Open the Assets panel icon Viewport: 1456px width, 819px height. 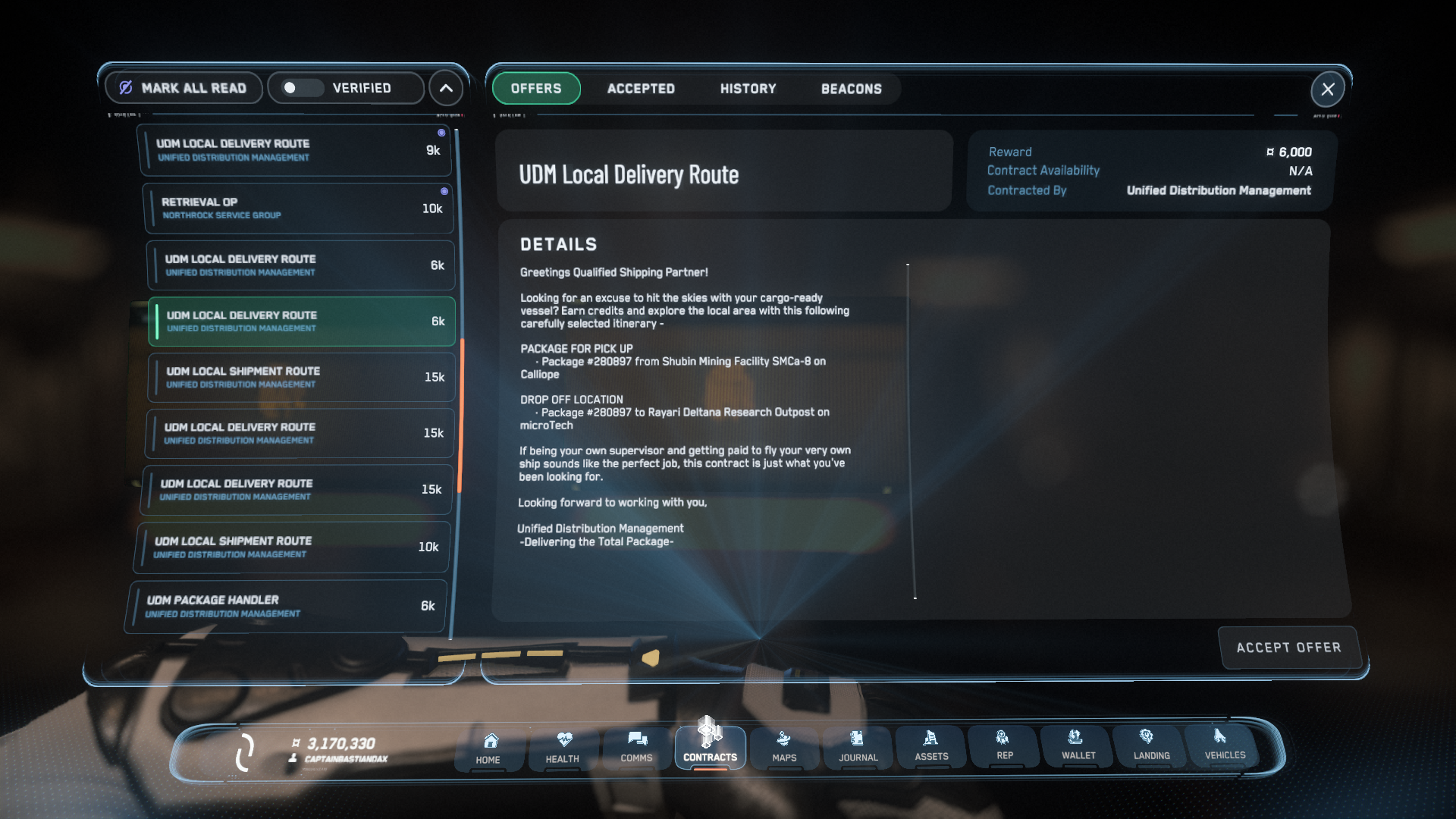[930, 747]
